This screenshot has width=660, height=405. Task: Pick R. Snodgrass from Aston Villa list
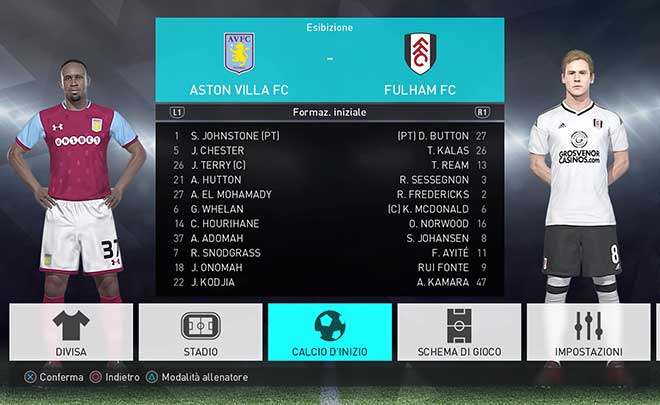click(225, 253)
